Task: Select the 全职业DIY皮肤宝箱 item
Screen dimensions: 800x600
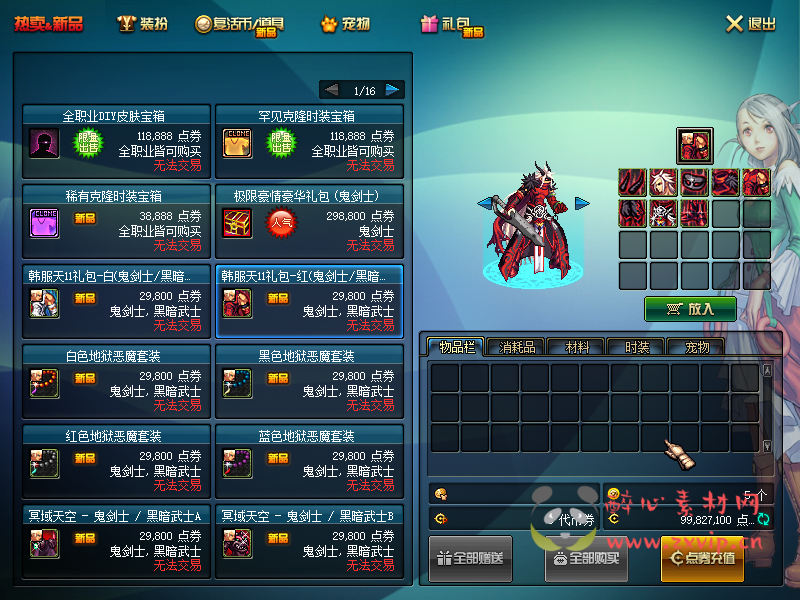Action: click(116, 142)
